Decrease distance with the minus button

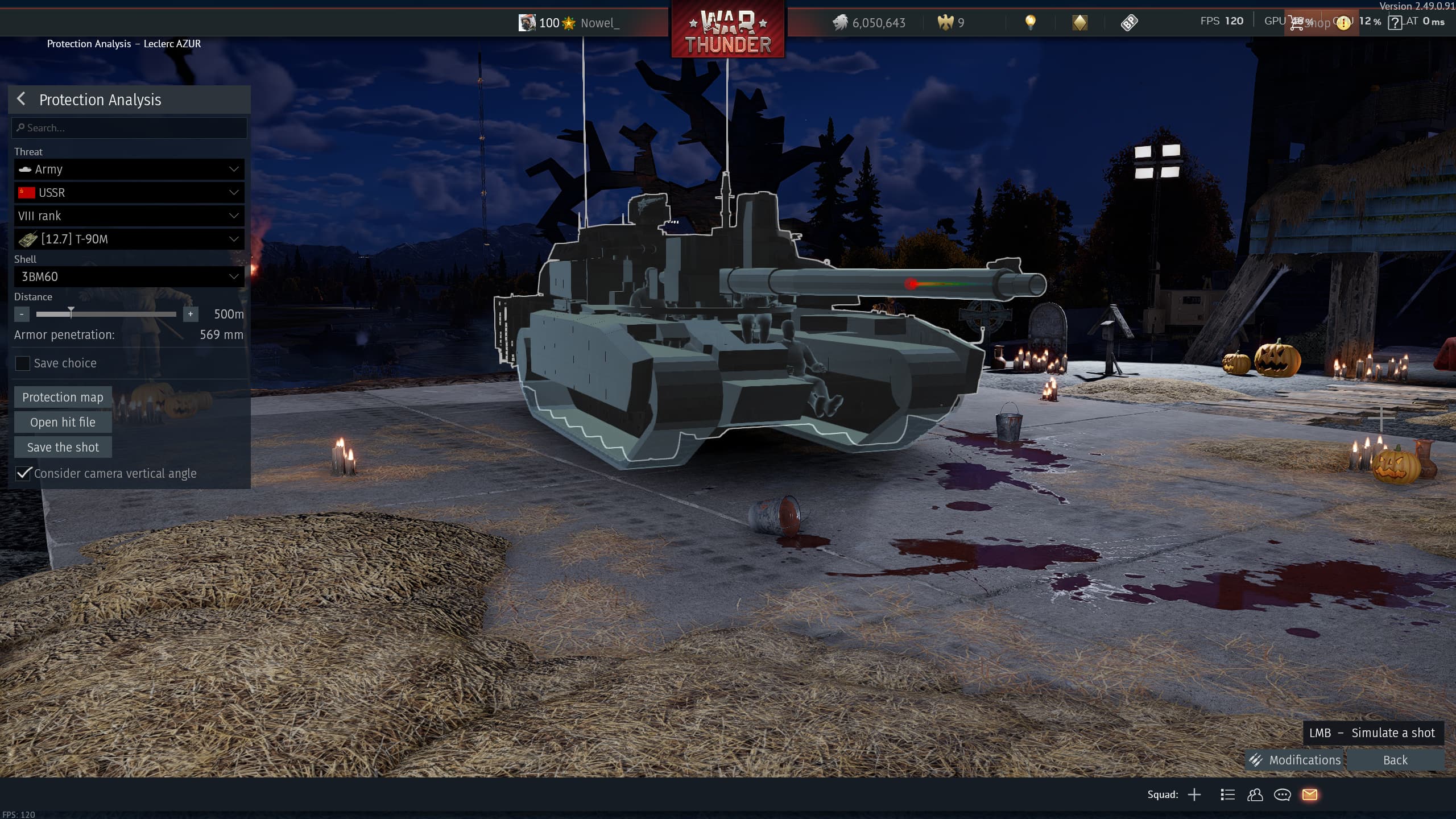(22, 314)
